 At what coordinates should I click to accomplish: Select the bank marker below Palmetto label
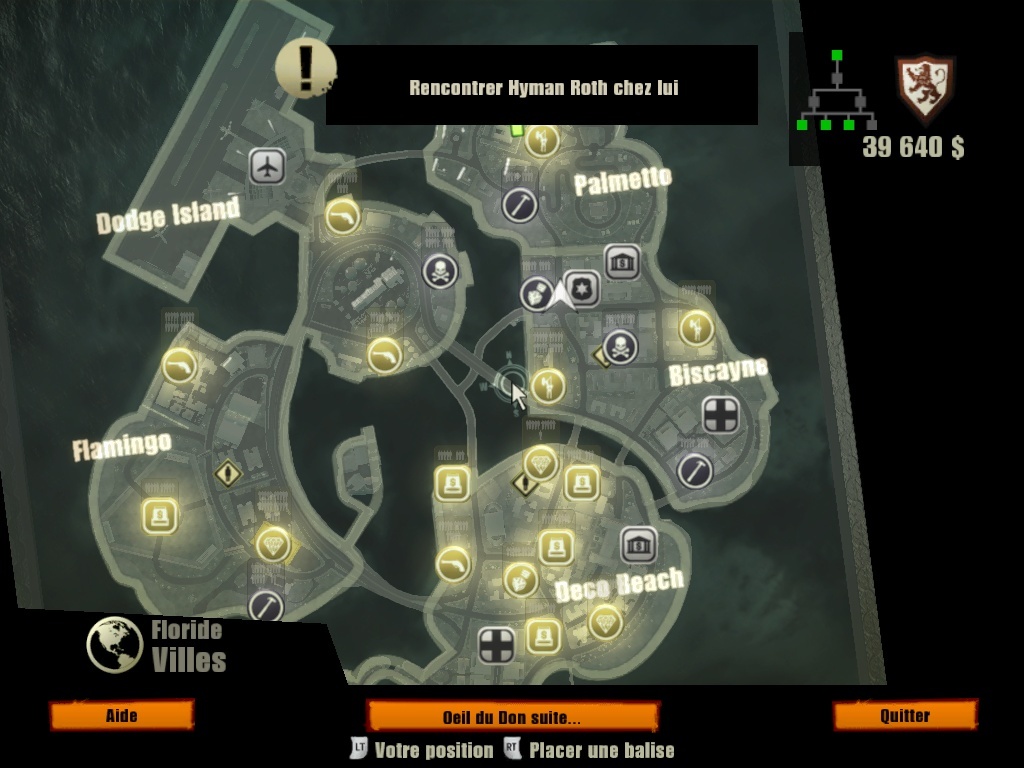pyautogui.click(x=622, y=262)
